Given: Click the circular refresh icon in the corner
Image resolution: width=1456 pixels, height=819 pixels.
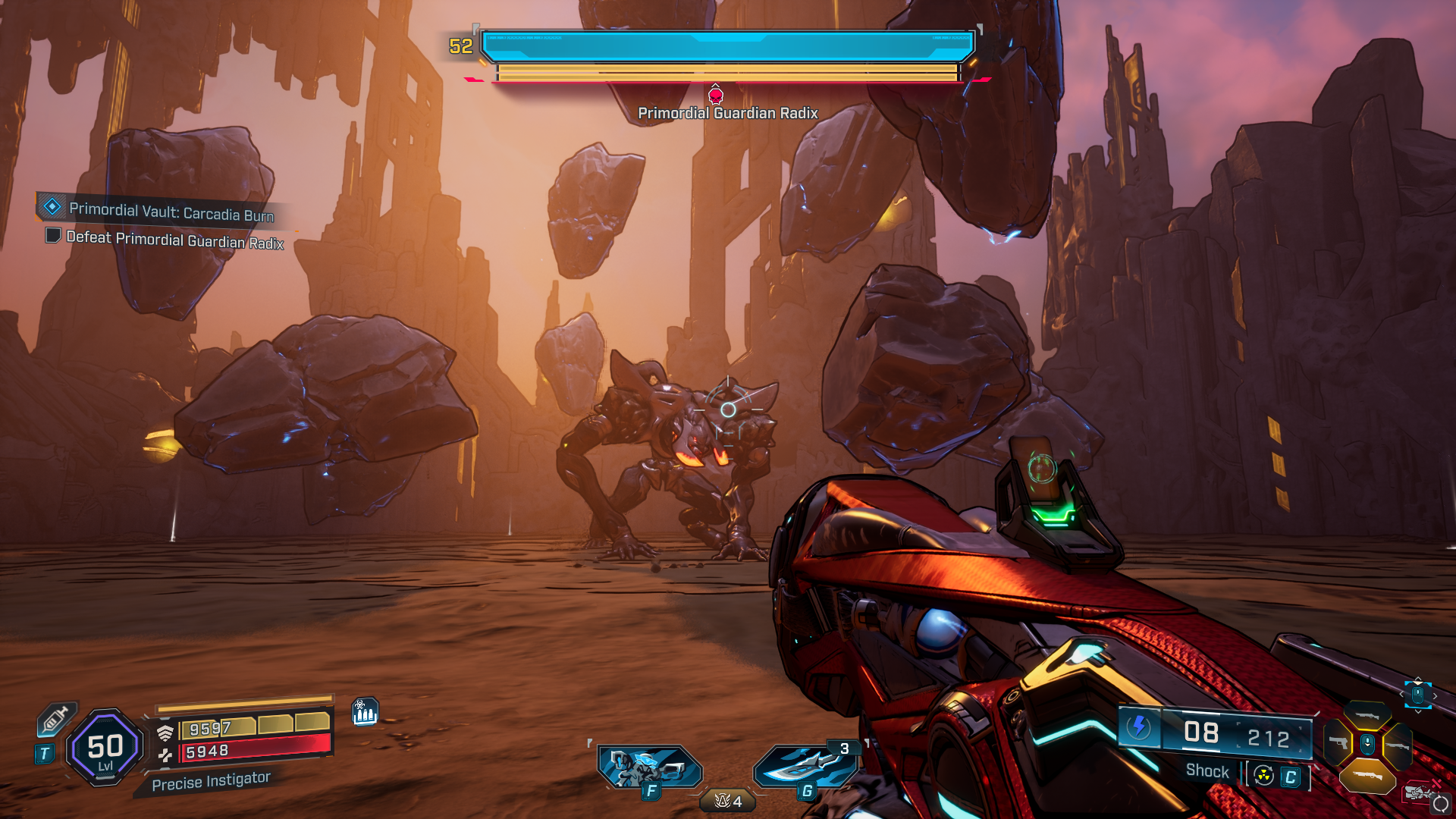Looking at the screenshot, I should (x=1440, y=804).
